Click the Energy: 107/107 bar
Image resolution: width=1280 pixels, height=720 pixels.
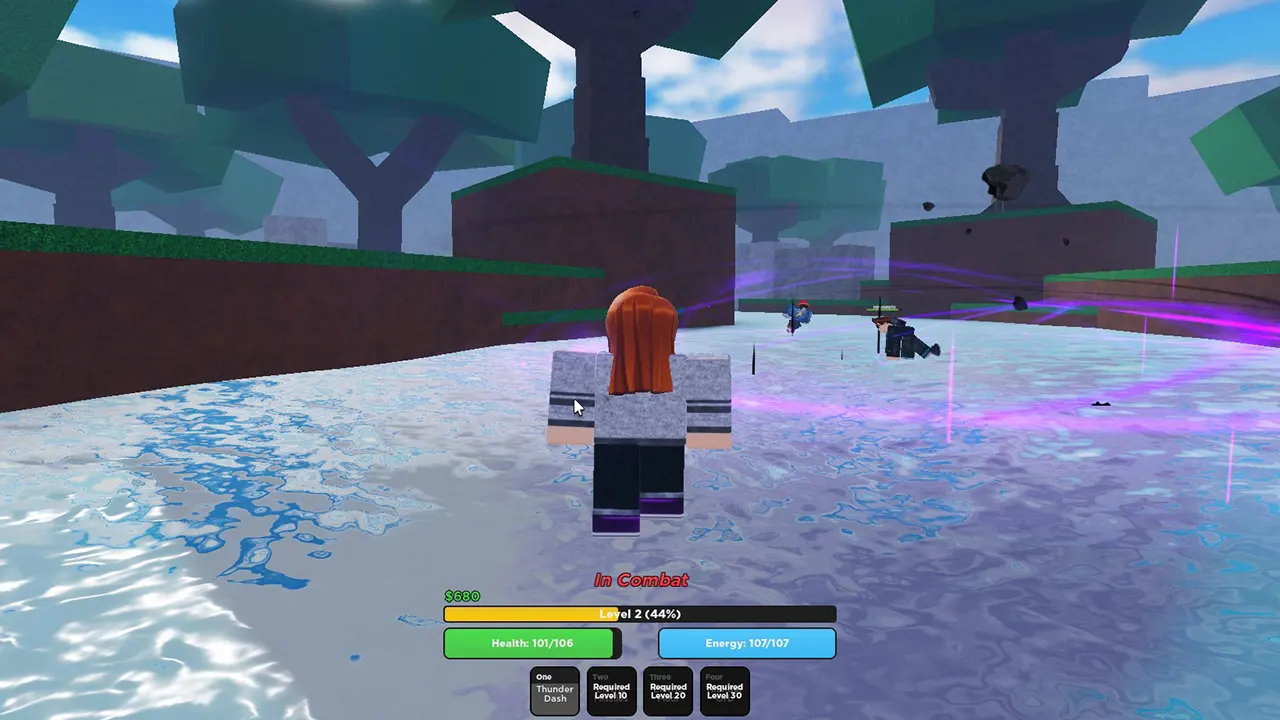pos(747,643)
